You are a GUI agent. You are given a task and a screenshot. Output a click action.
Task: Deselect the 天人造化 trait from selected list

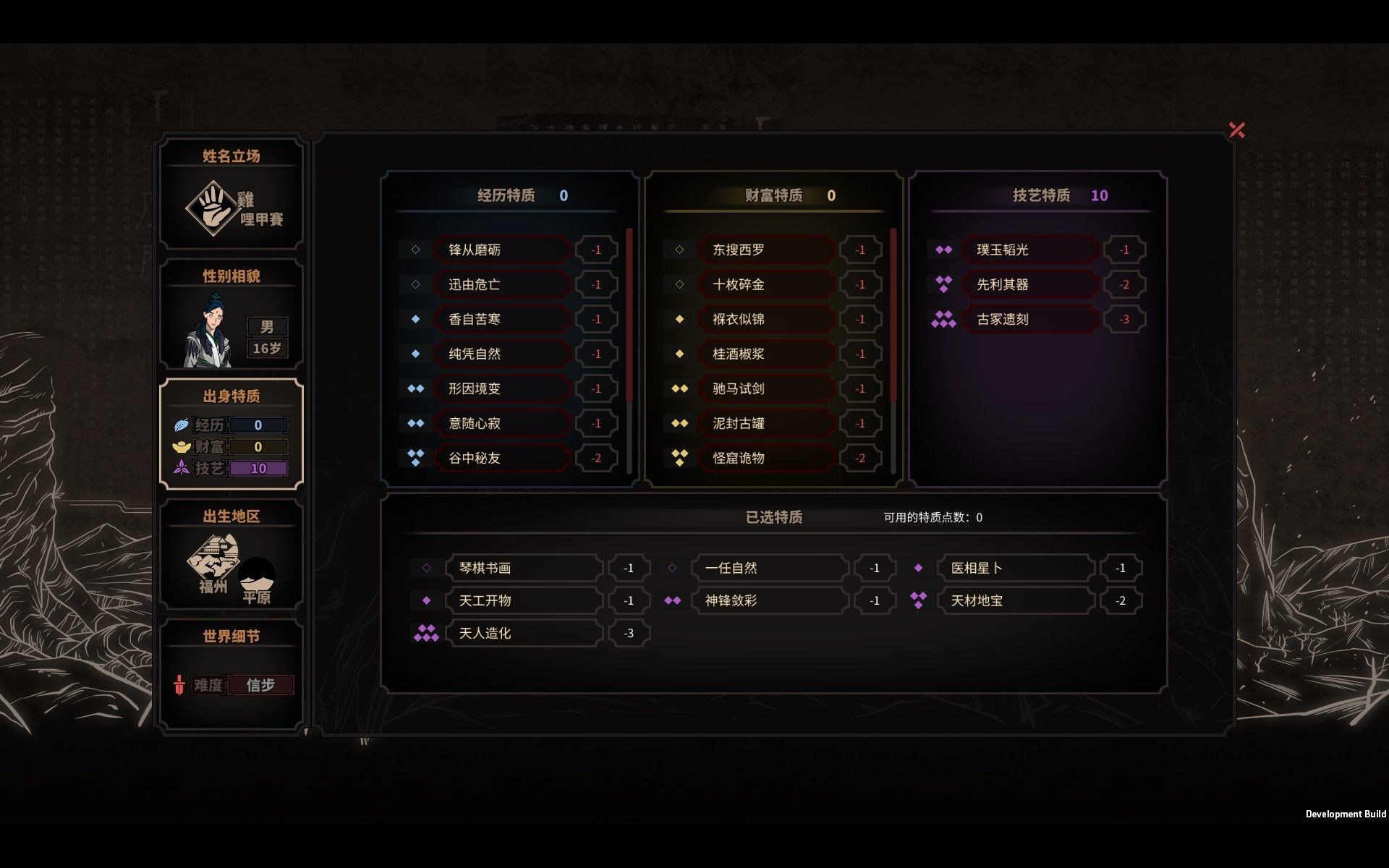[x=524, y=633]
